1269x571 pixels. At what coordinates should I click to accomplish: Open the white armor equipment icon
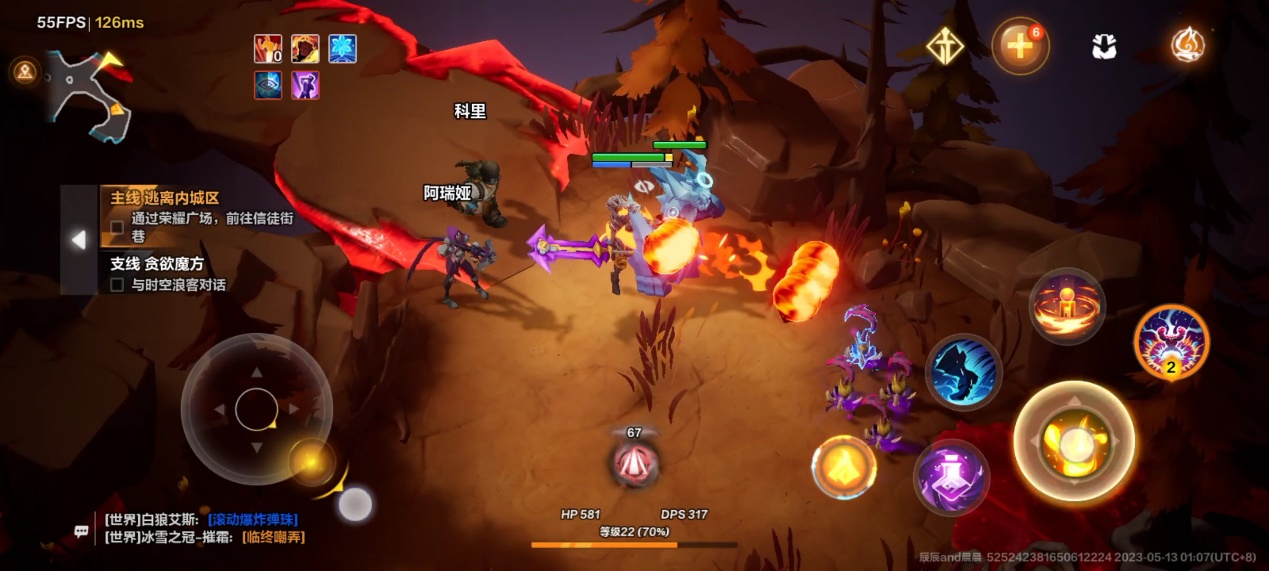pyautogui.click(x=1104, y=46)
